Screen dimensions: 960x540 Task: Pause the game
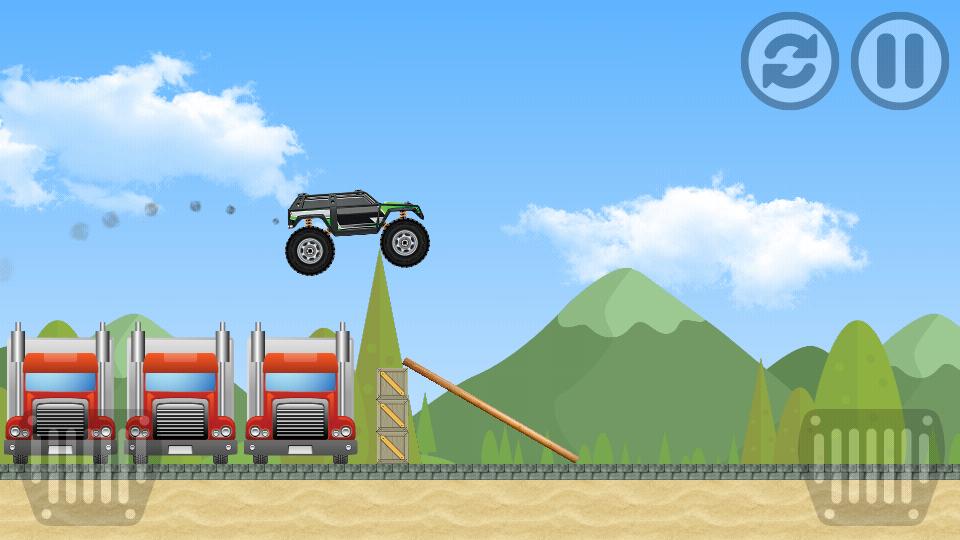click(x=899, y=61)
